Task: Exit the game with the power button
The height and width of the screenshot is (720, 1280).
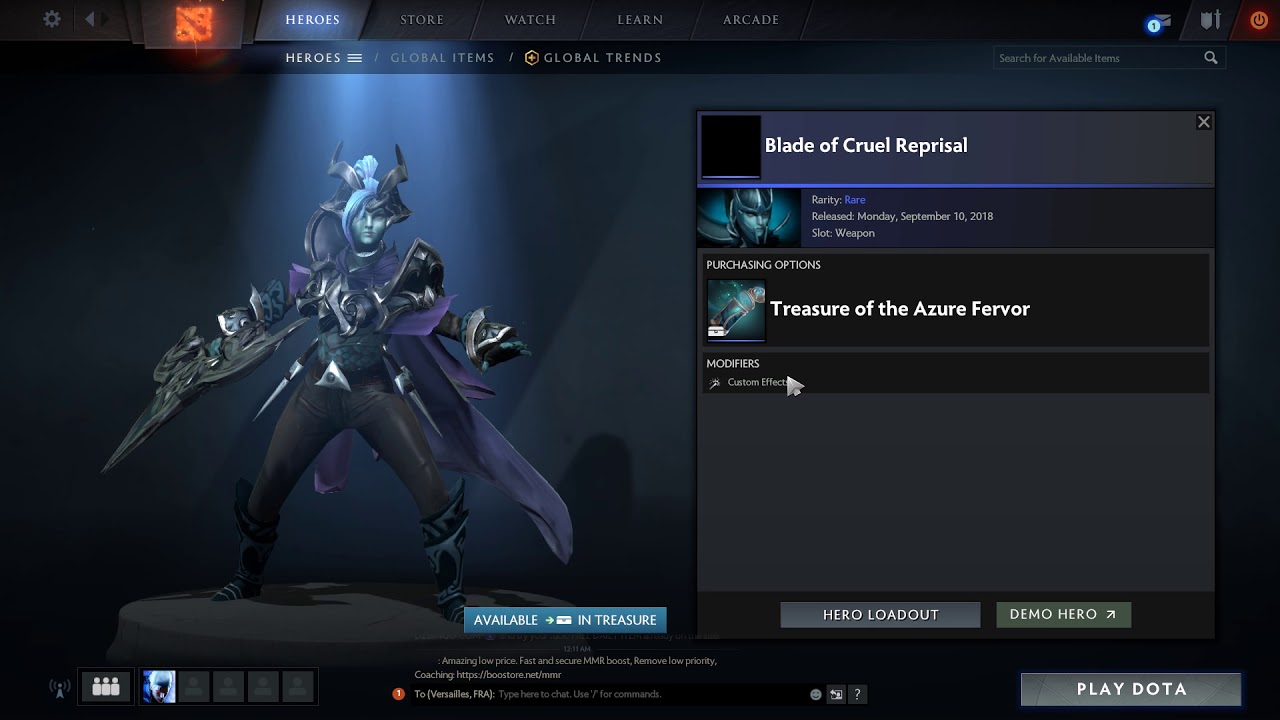Action: coord(1259,19)
